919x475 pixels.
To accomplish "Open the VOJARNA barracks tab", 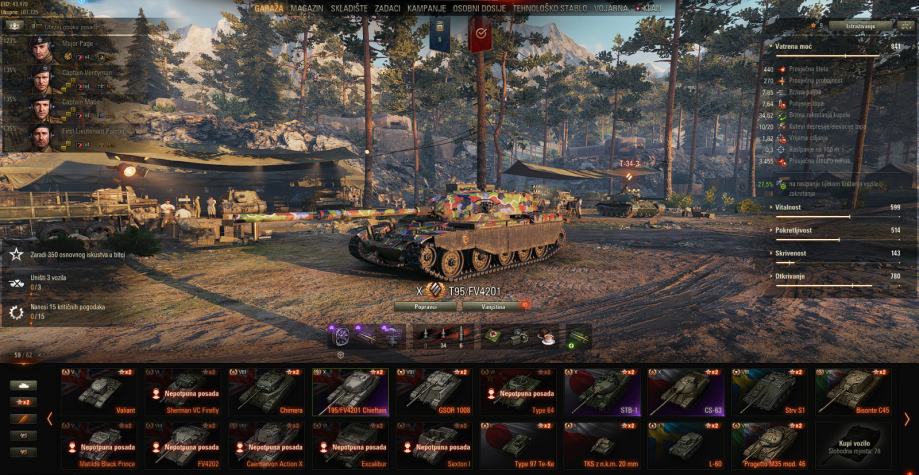I will (x=611, y=7).
